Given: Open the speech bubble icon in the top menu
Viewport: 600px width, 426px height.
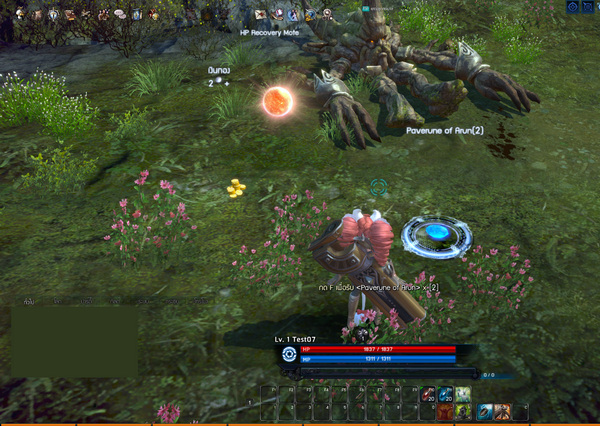Looking at the screenshot, I should point(119,14).
